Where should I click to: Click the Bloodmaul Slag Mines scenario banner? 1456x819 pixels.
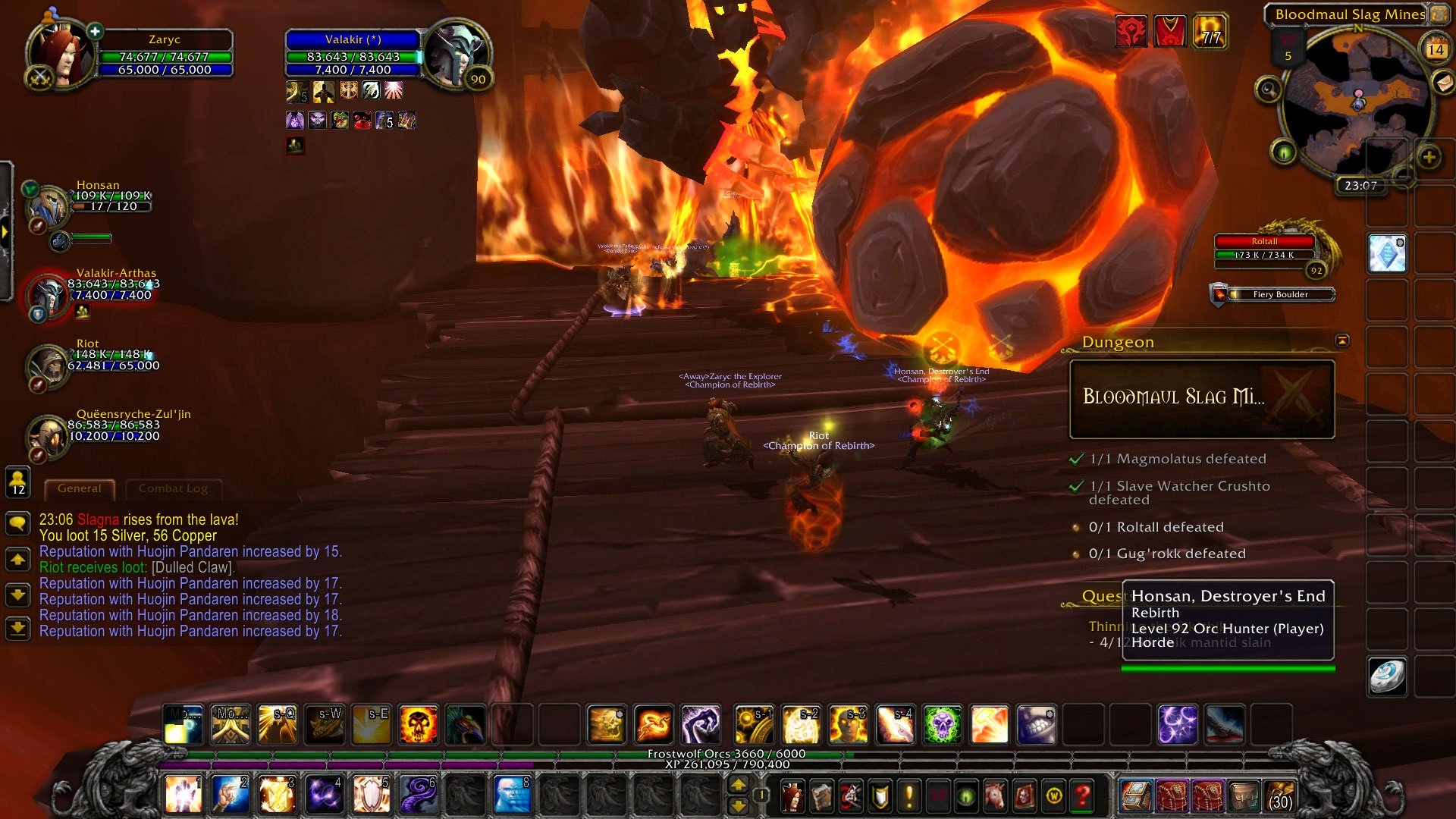(1201, 399)
